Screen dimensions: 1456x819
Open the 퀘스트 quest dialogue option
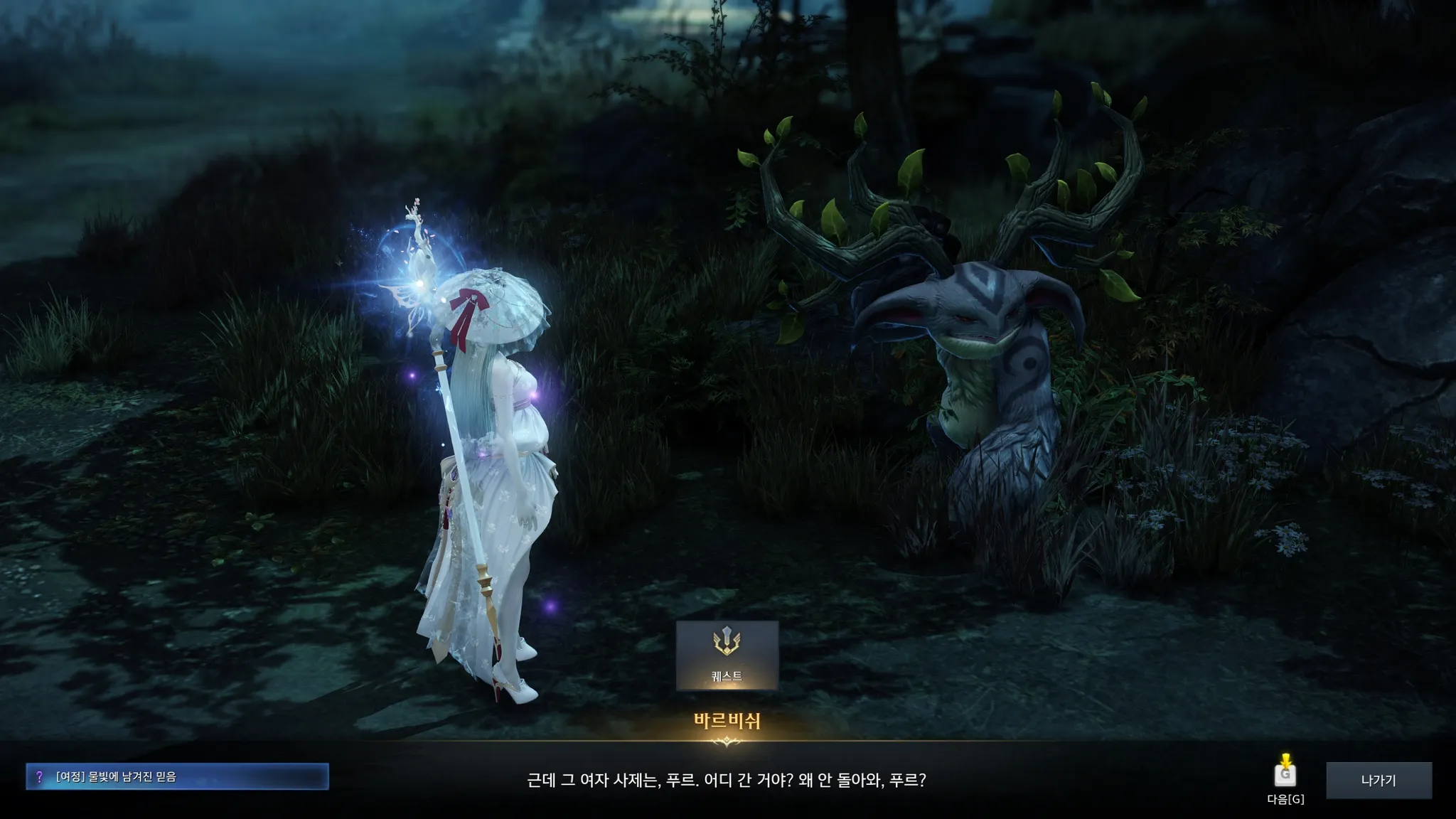click(727, 655)
